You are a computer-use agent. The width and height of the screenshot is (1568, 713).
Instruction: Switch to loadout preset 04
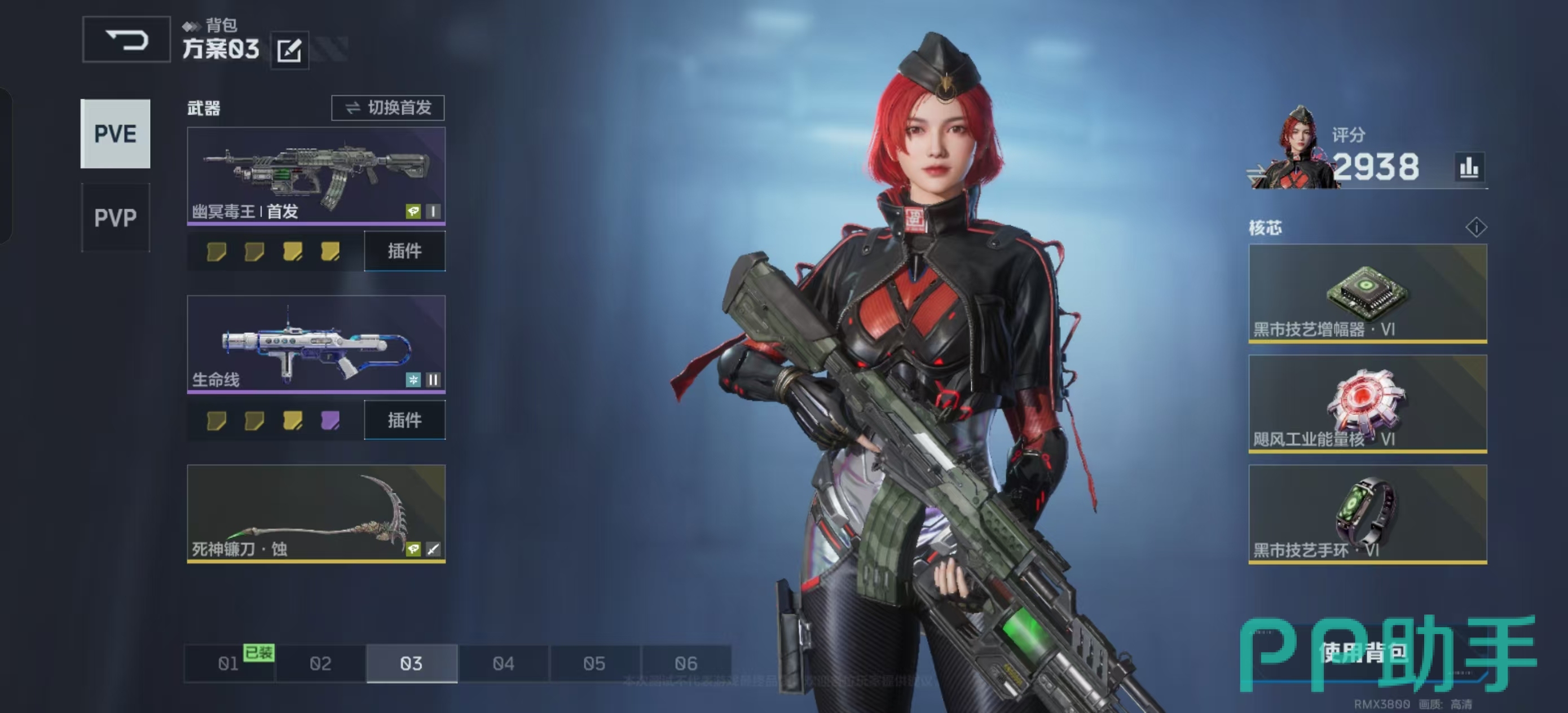[503, 663]
